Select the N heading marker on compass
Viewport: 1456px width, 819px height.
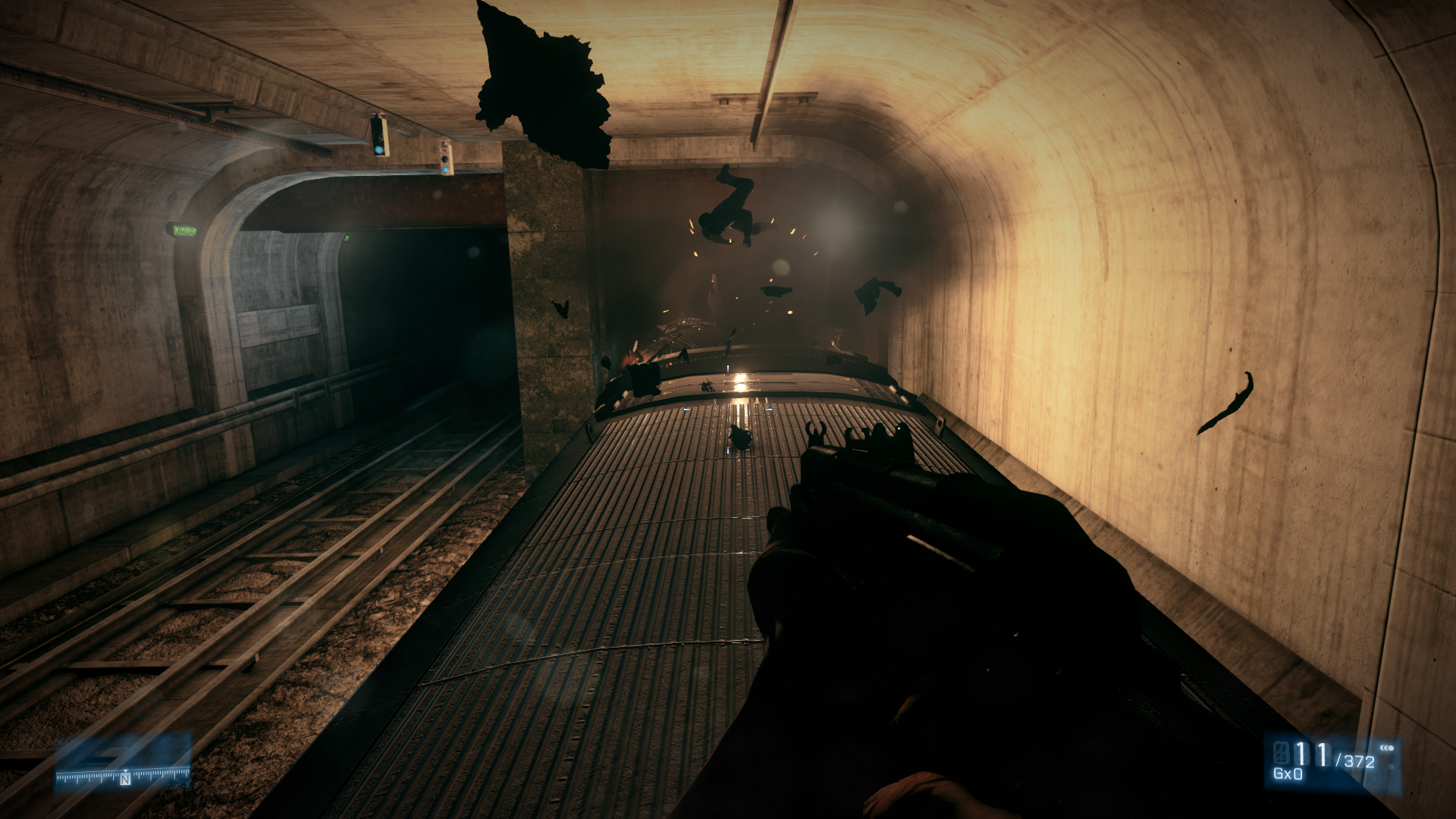tap(125, 780)
